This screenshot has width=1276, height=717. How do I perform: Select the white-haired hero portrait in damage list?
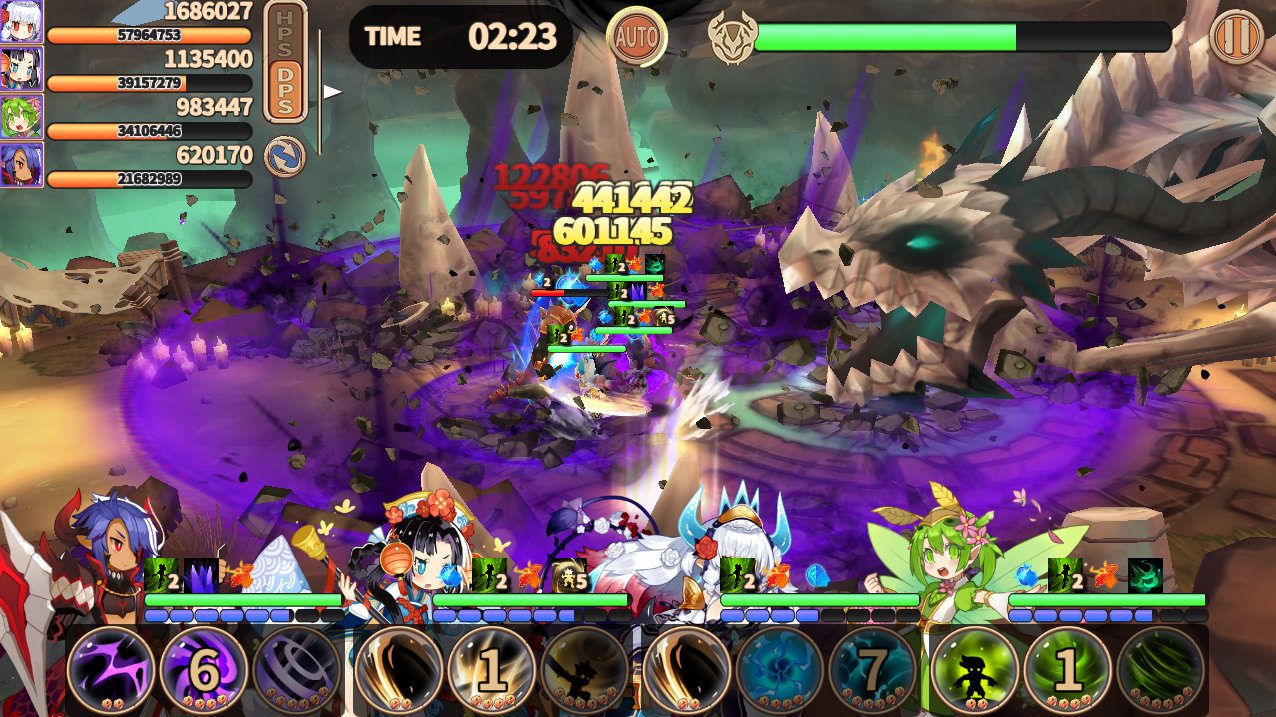coord(21,22)
